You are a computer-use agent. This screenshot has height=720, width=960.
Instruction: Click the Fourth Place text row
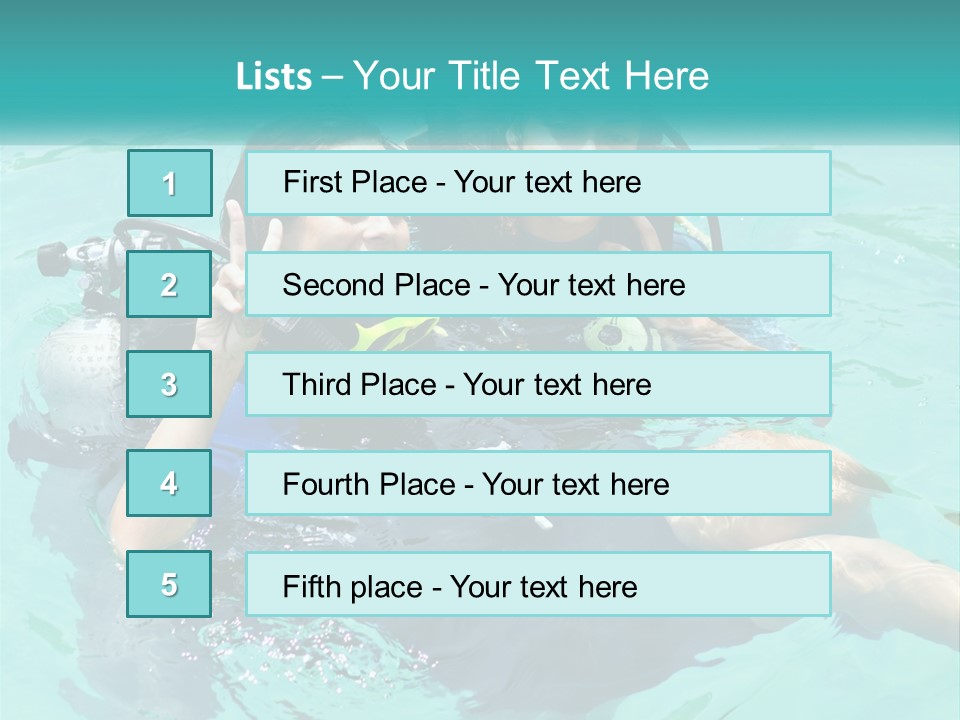click(x=538, y=484)
